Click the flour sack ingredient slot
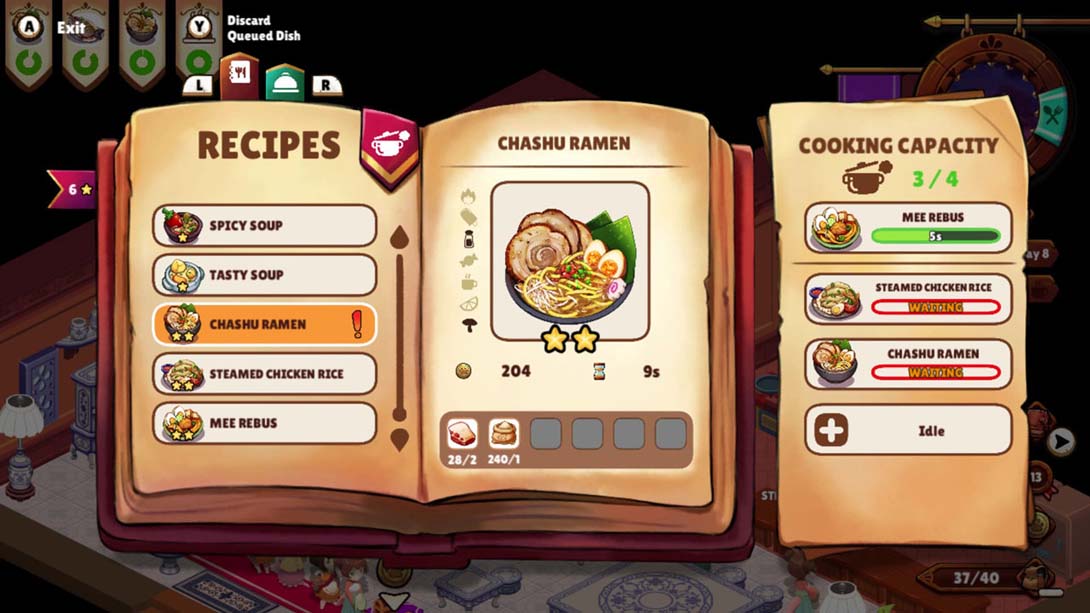Viewport: 1090px width, 613px height. pyautogui.click(x=504, y=433)
